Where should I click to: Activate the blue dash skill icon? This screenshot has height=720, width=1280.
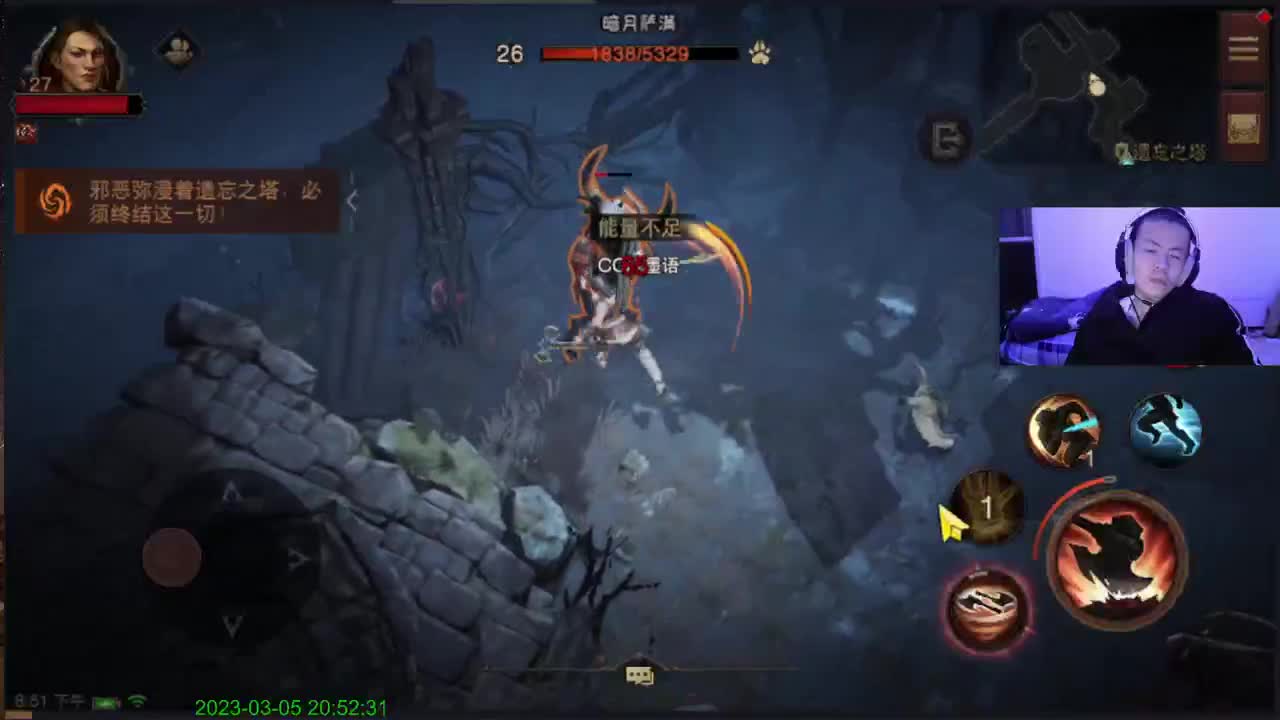tap(1165, 428)
